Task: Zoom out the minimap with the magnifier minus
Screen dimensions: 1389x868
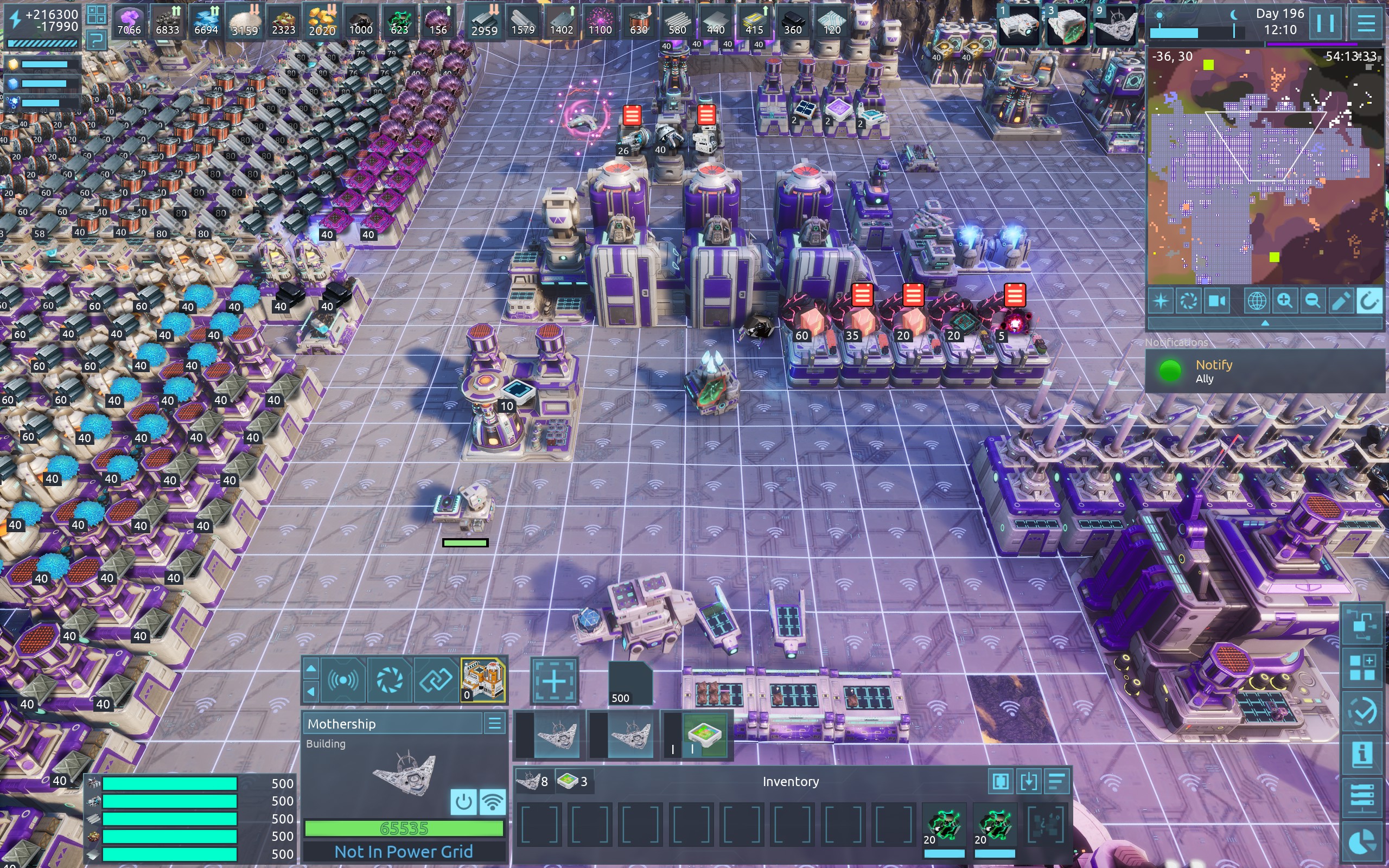Action: tap(1312, 301)
